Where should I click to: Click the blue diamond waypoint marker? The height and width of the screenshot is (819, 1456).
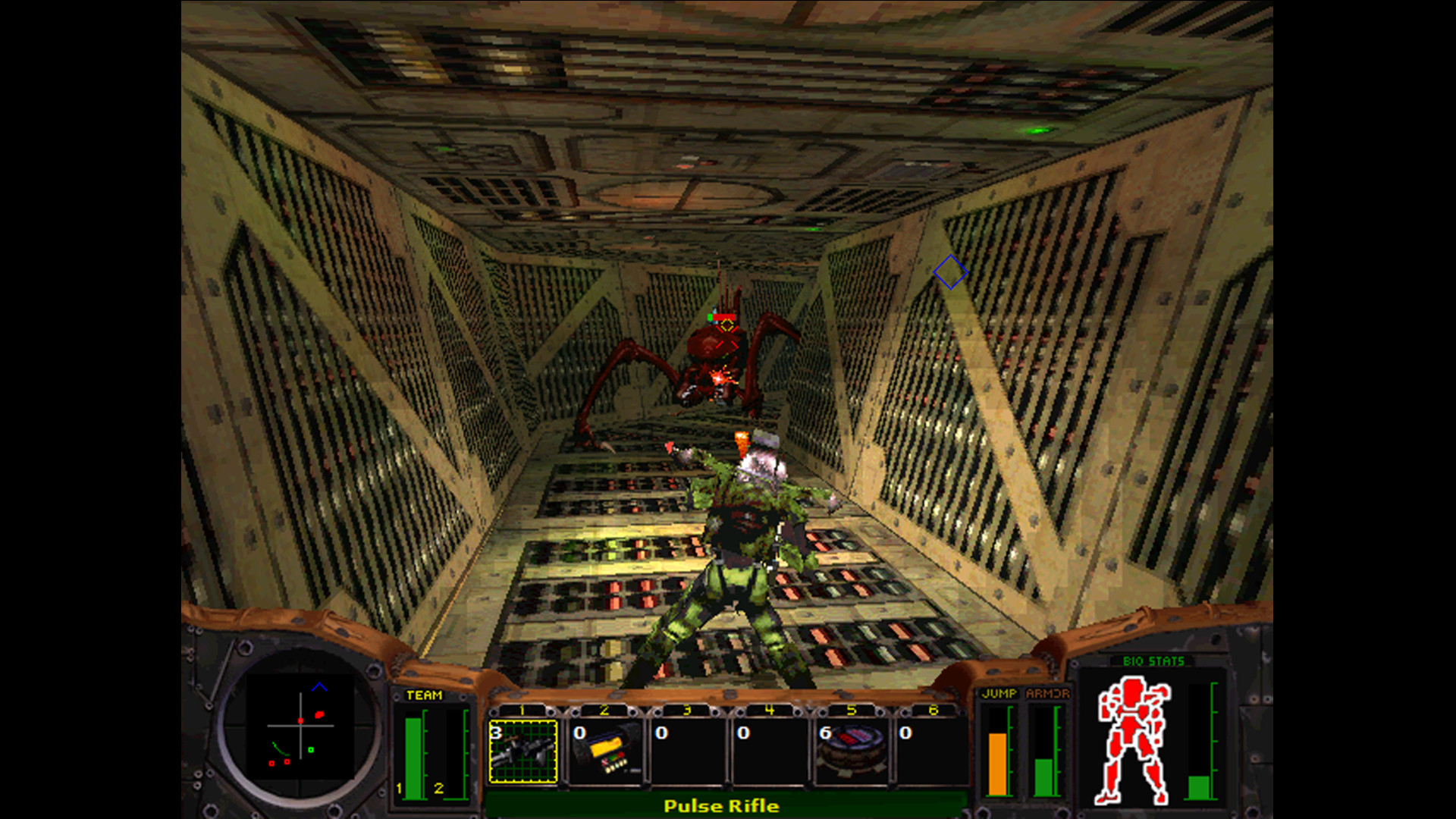click(950, 273)
